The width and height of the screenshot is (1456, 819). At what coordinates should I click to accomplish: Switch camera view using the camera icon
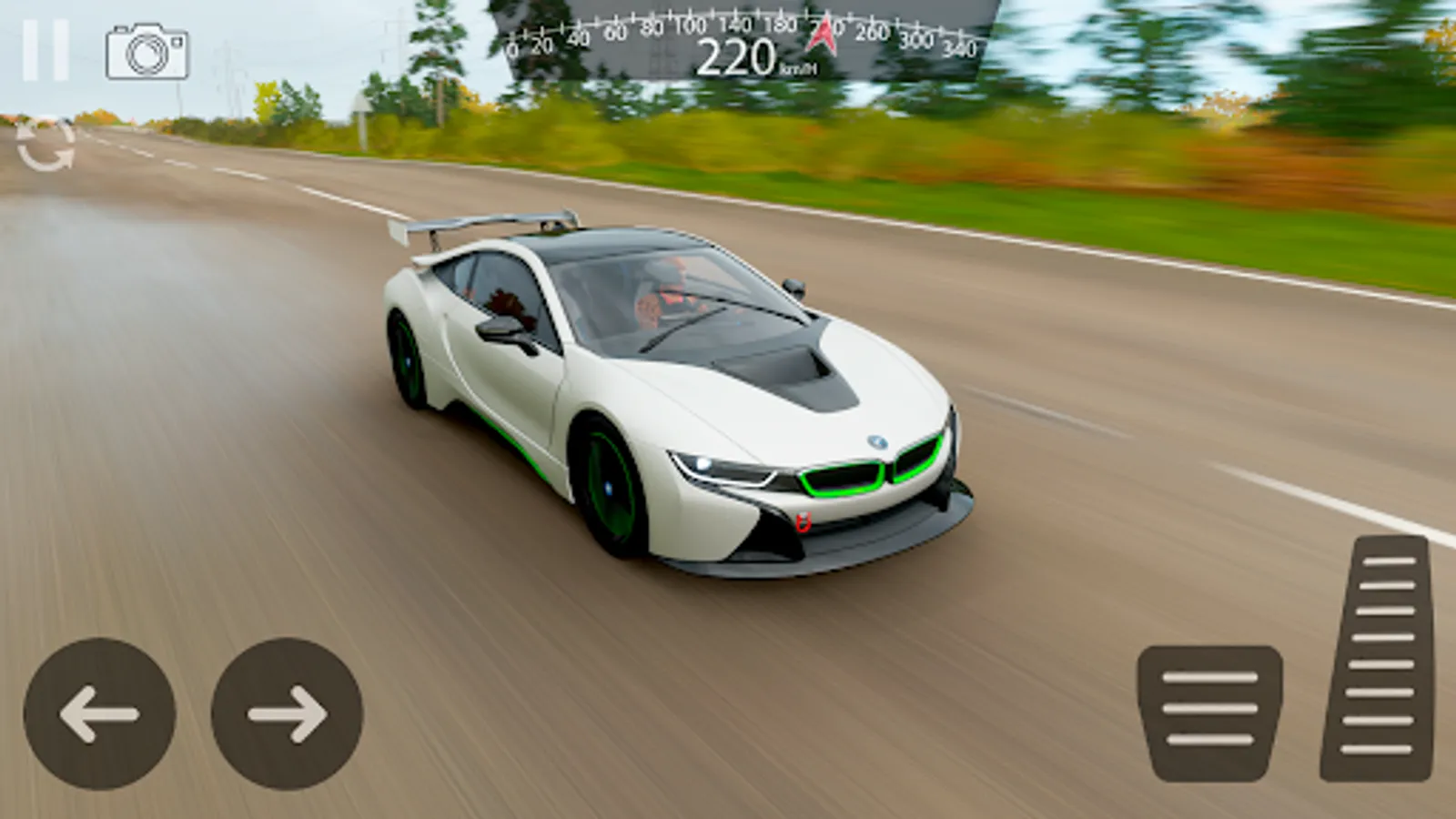coord(147,52)
